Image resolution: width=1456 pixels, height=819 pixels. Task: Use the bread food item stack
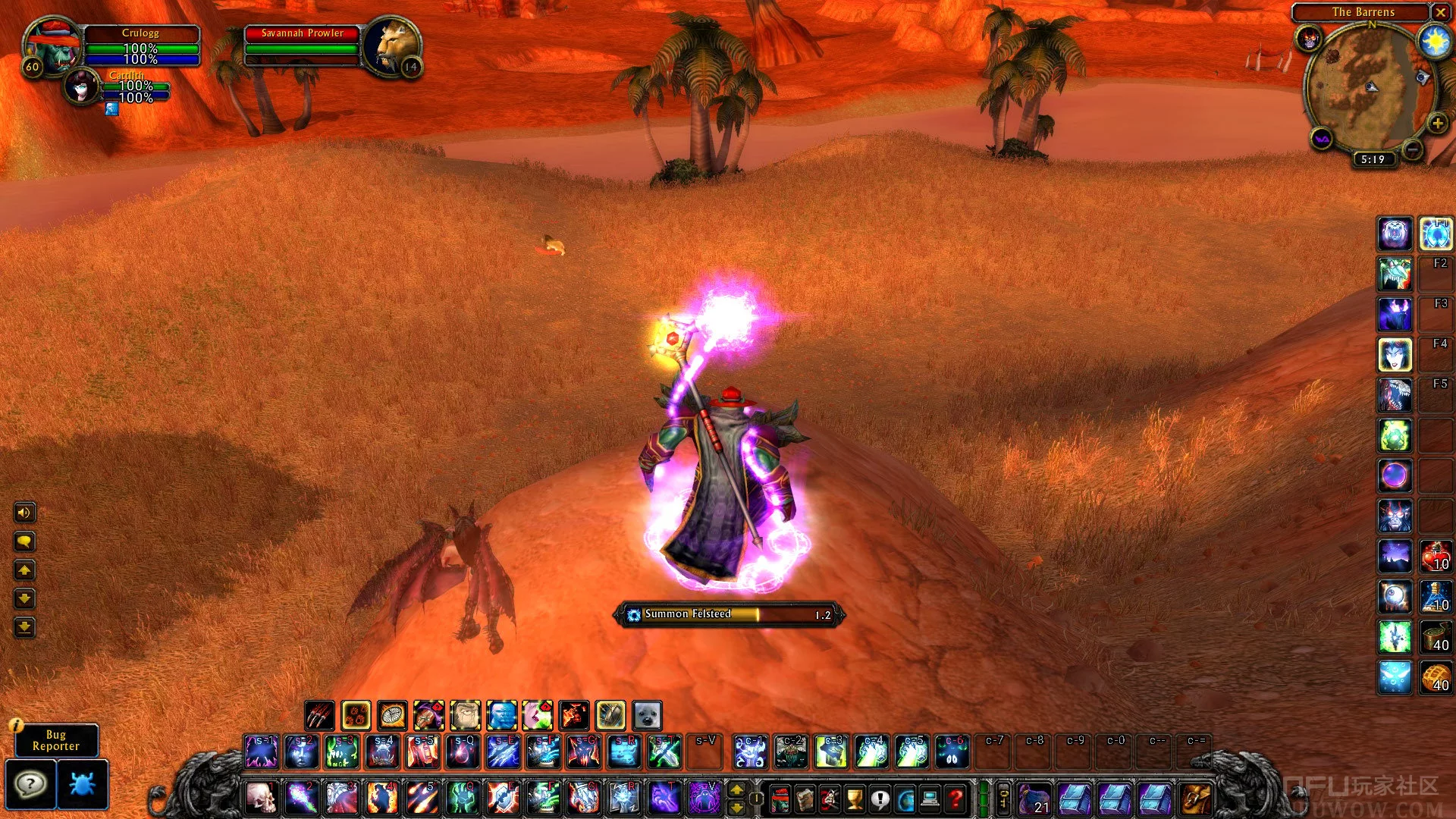click(1436, 676)
